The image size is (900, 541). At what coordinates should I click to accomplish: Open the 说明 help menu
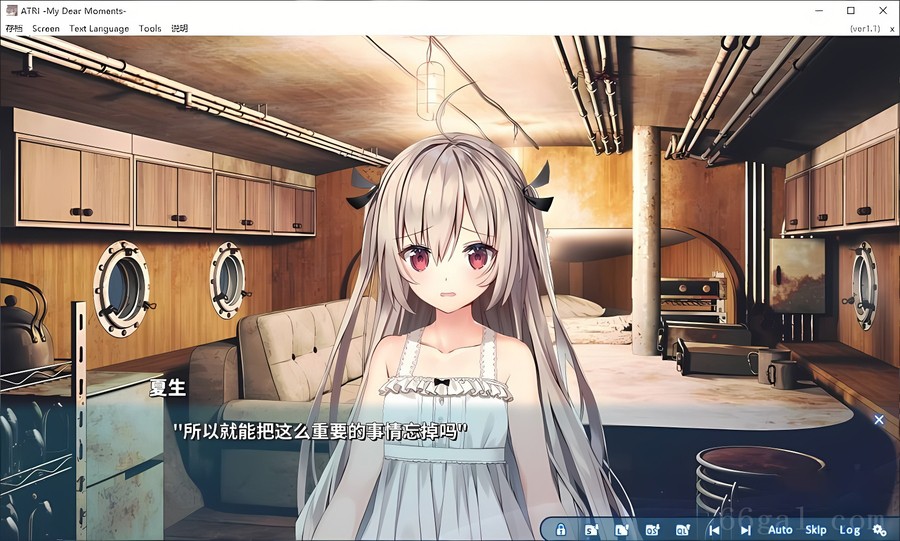coord(180,29)
